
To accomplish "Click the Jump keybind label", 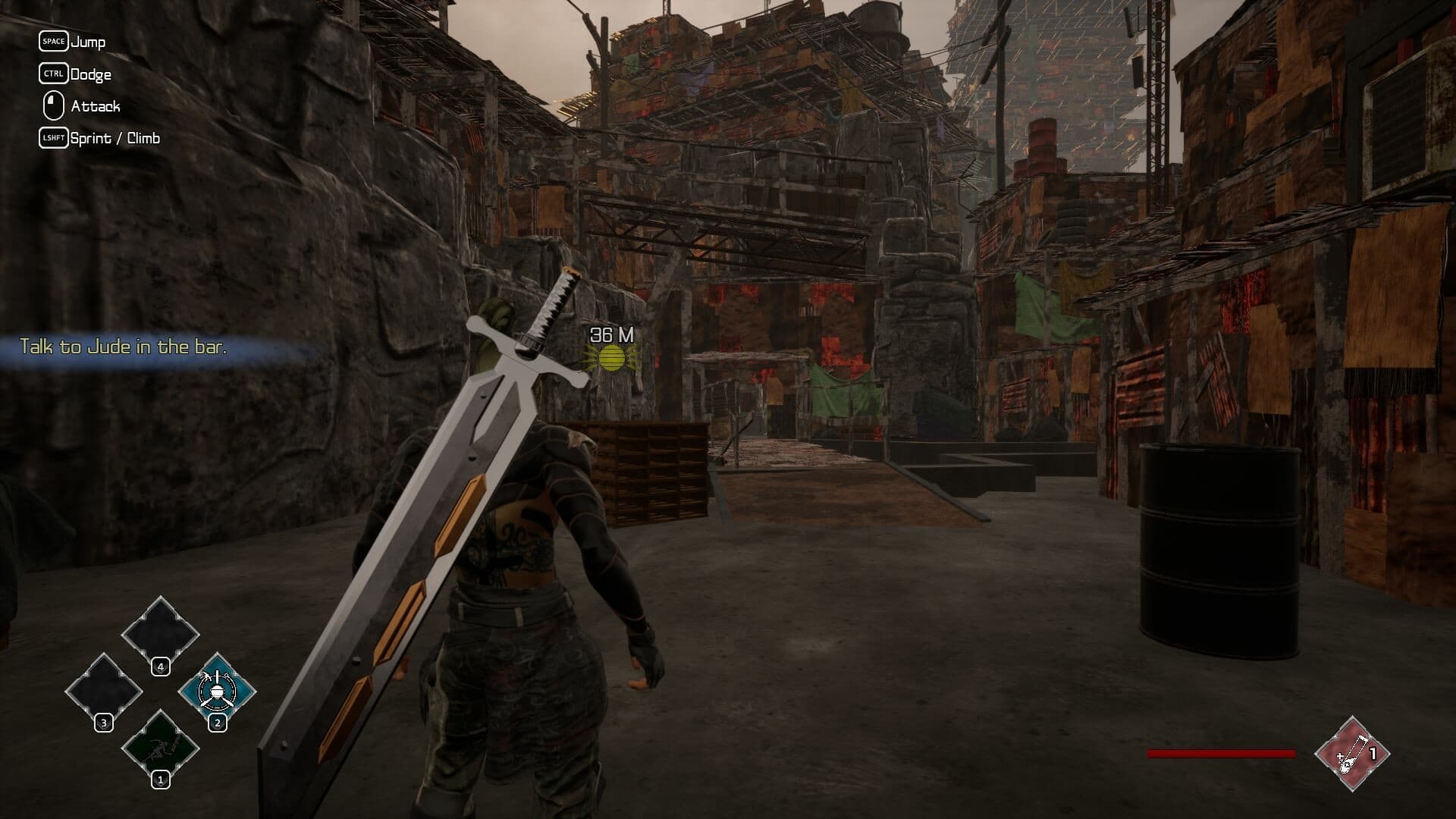I will click(89, 42).
